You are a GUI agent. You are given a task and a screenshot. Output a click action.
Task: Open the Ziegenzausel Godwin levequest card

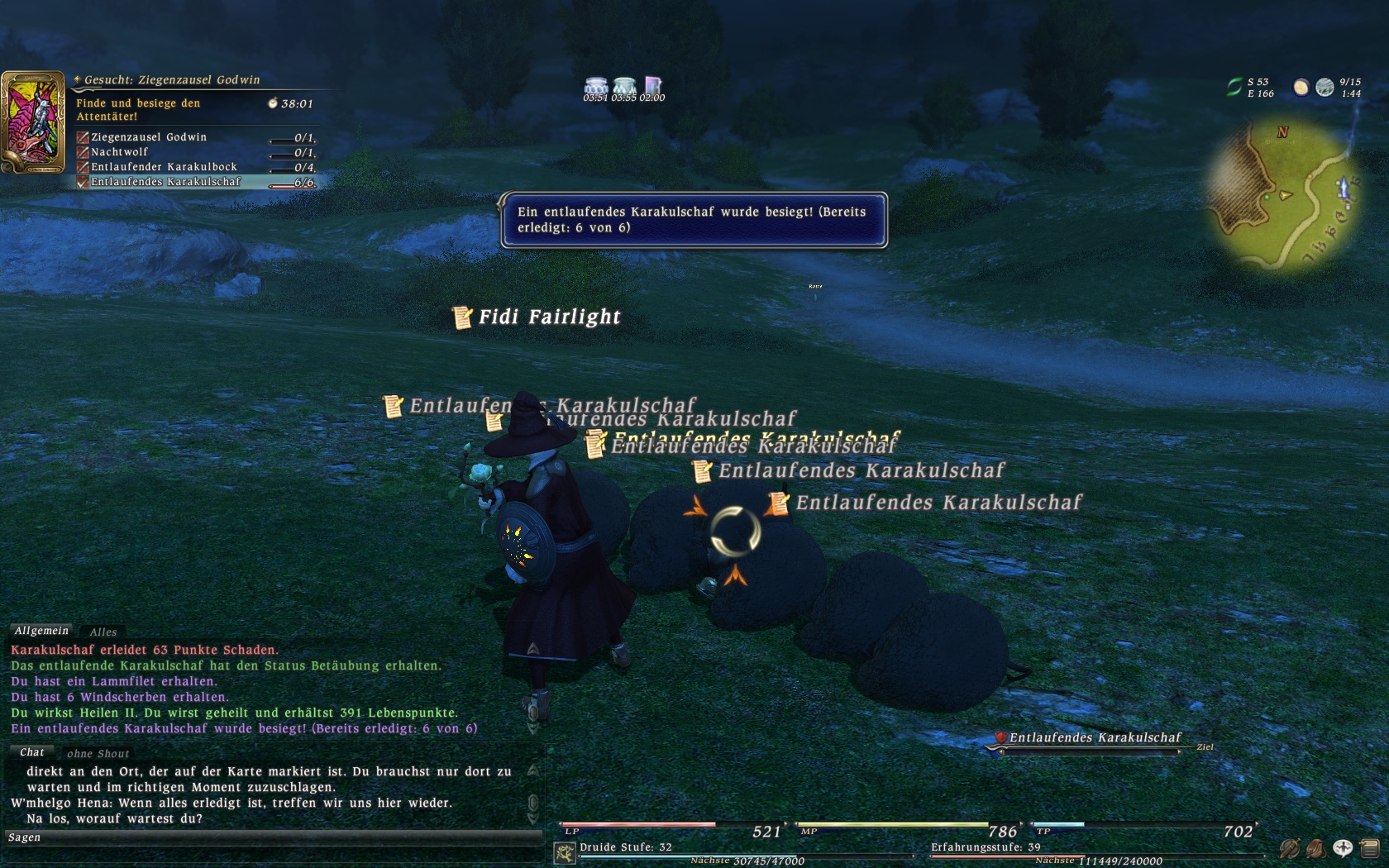pyautogui.click(x=33, y=122)
